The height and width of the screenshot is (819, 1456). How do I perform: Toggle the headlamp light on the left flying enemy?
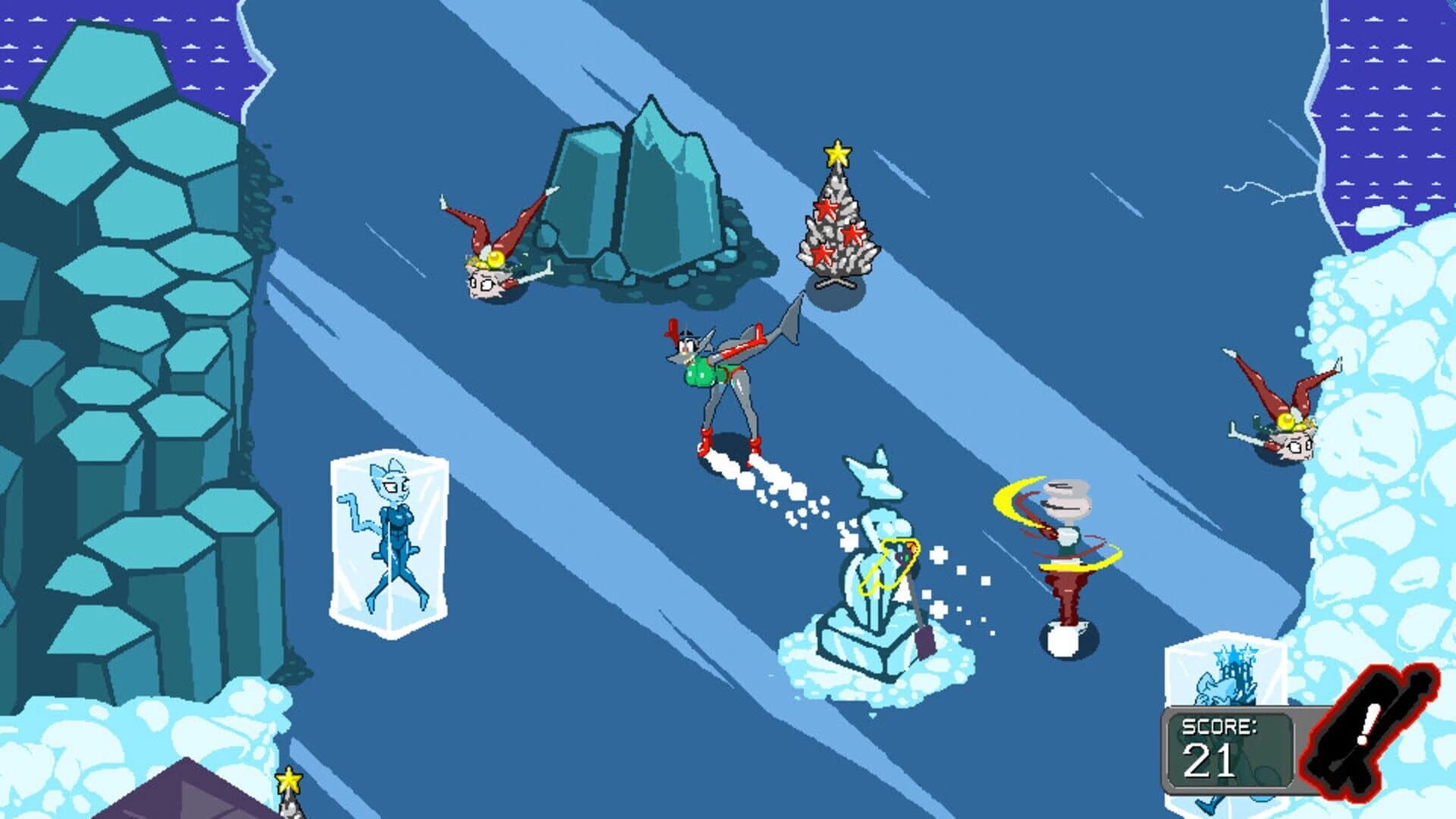pyautogui.click(x=494, y=259)
